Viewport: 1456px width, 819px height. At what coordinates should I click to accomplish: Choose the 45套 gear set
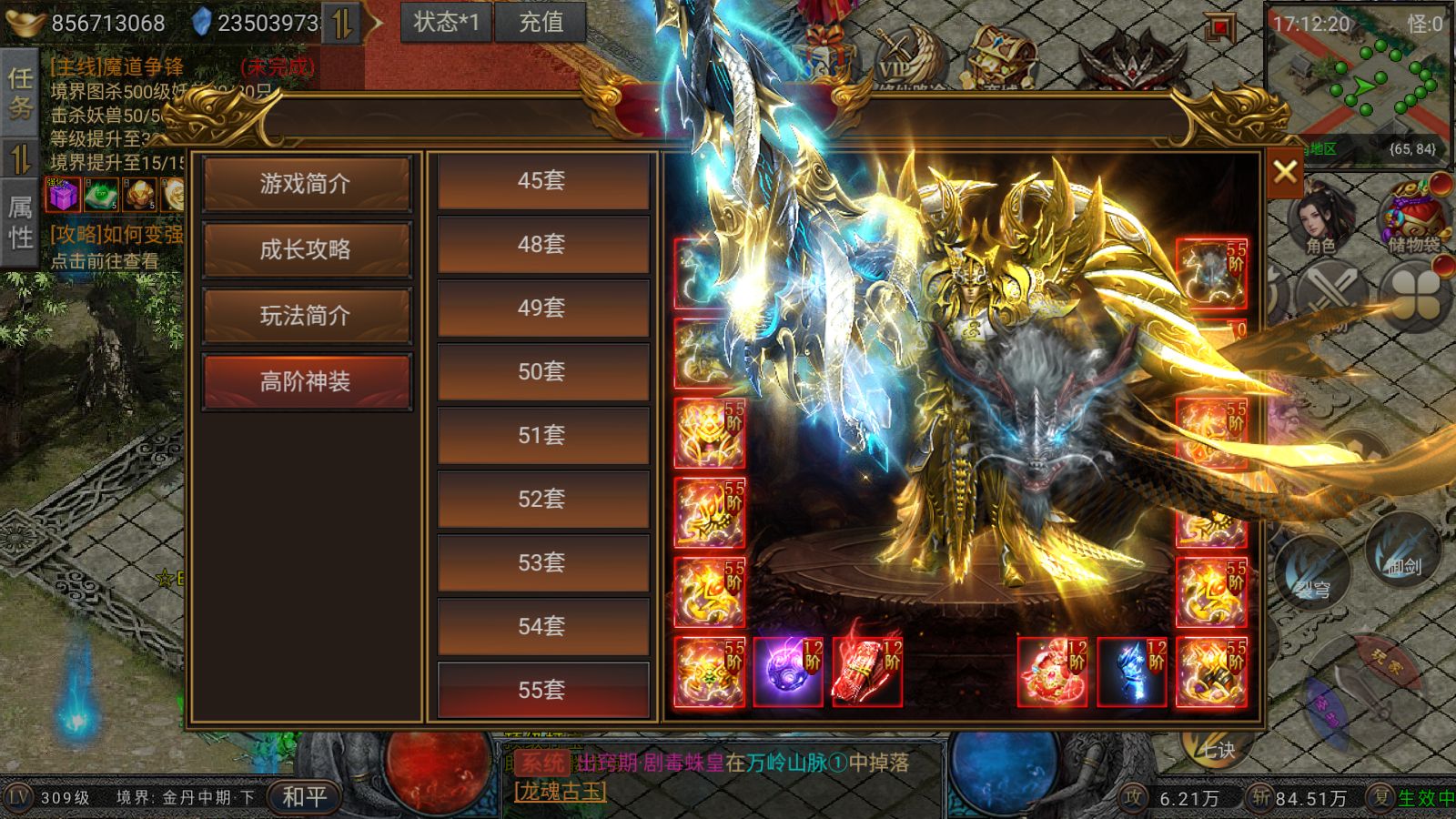[542, 181]
